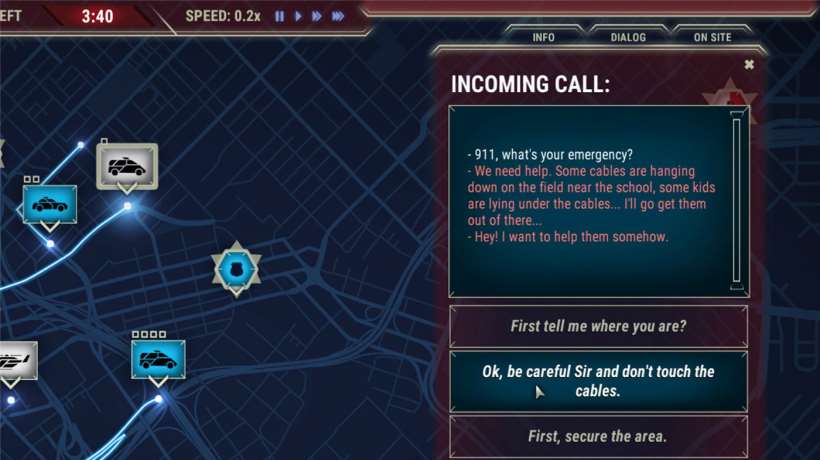This screenshot has width=820, height=460.
Task: Select the grey police car unit marker
Action: [127, 166]
